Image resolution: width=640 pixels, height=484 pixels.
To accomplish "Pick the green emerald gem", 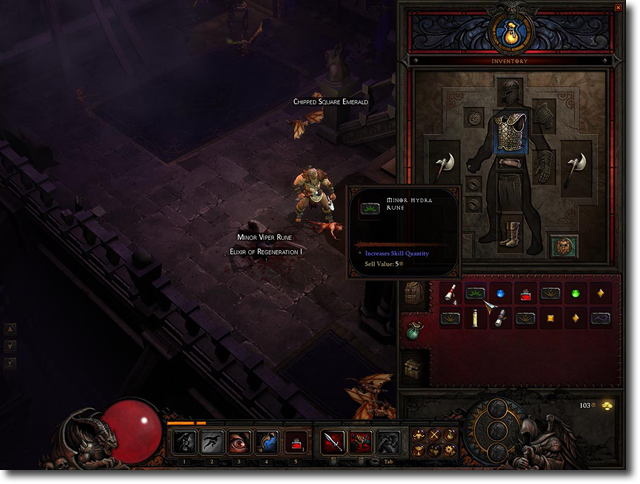I will pyautogui.click(x=575, y=294).
